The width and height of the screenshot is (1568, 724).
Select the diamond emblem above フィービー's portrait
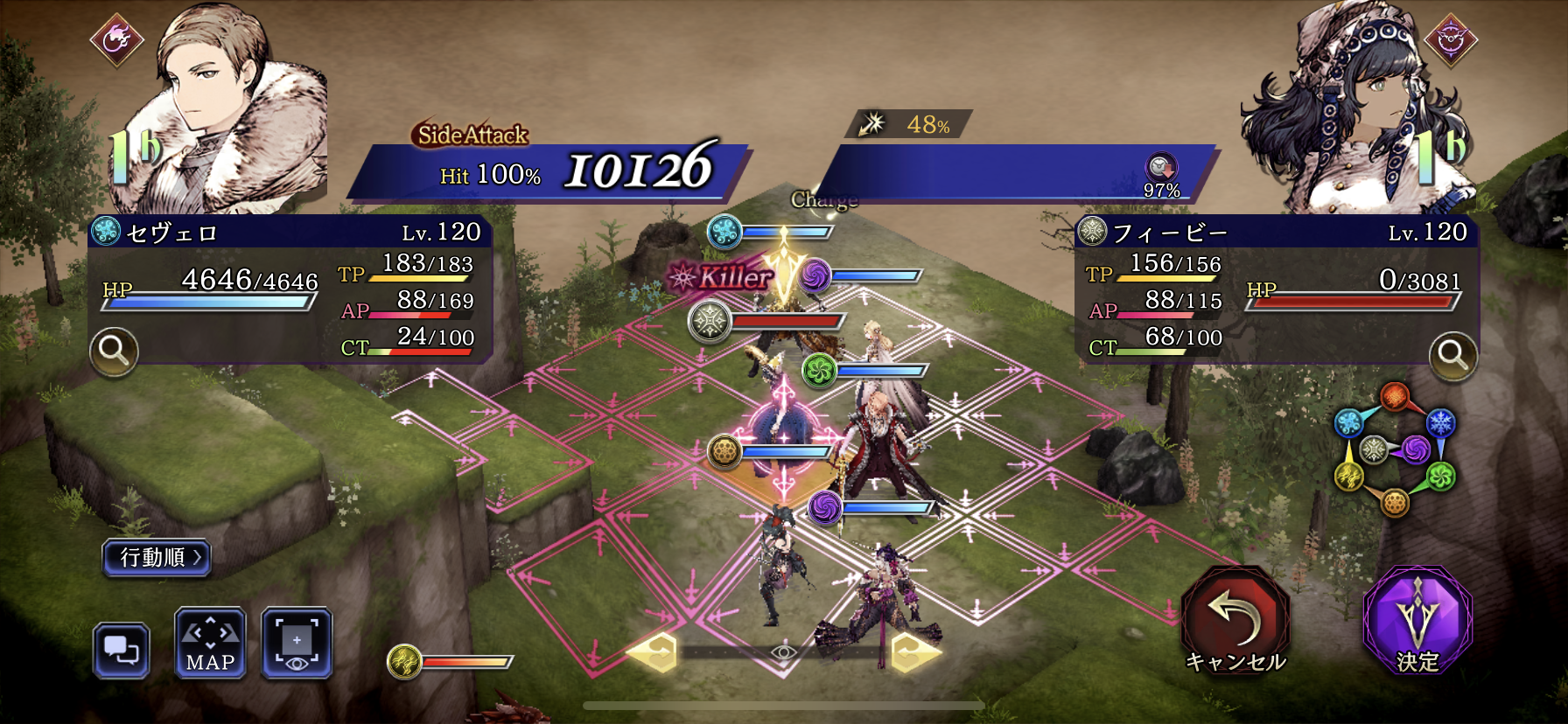(1450, 40)
